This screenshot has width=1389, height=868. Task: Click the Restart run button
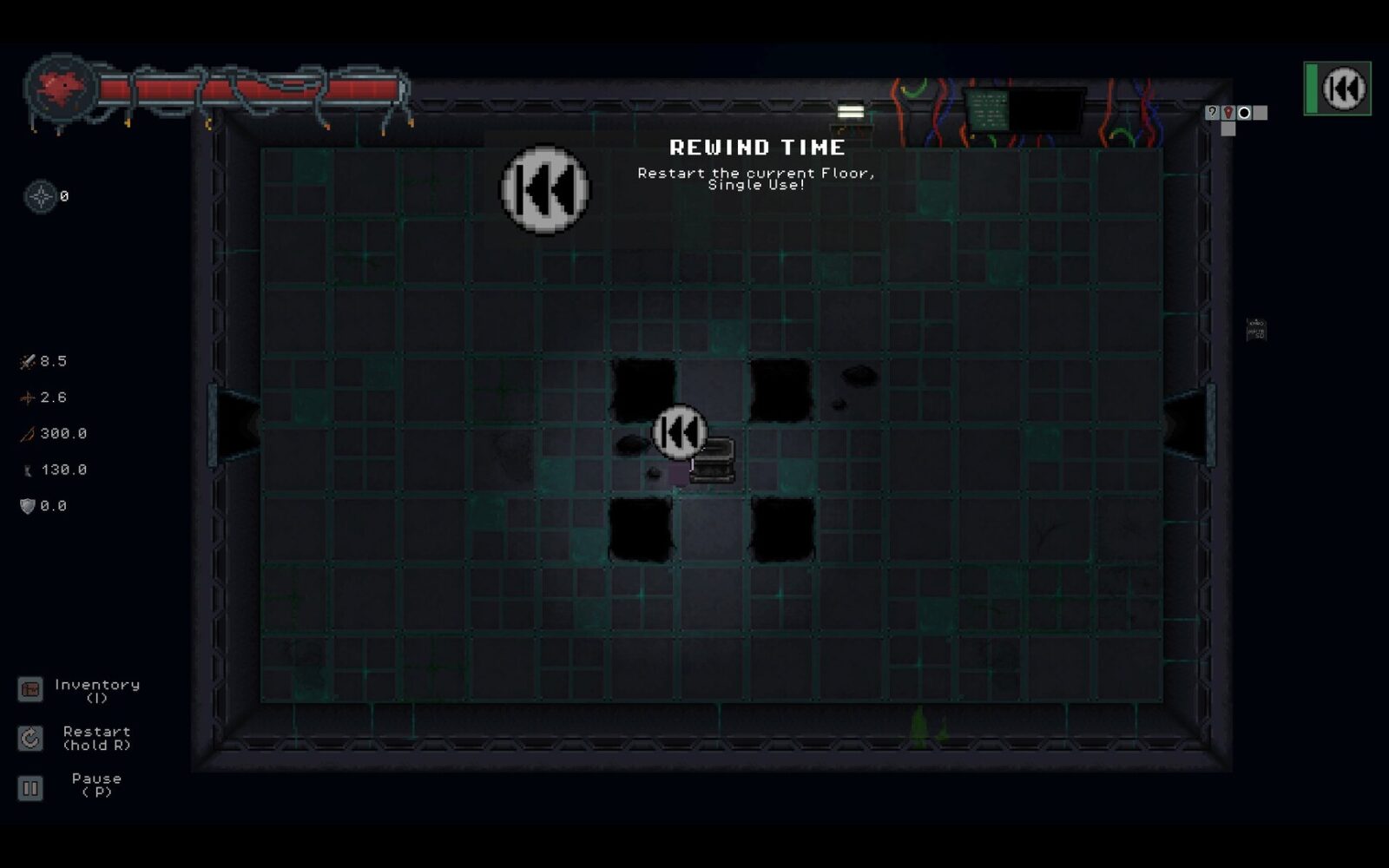(x=31, y=739)
